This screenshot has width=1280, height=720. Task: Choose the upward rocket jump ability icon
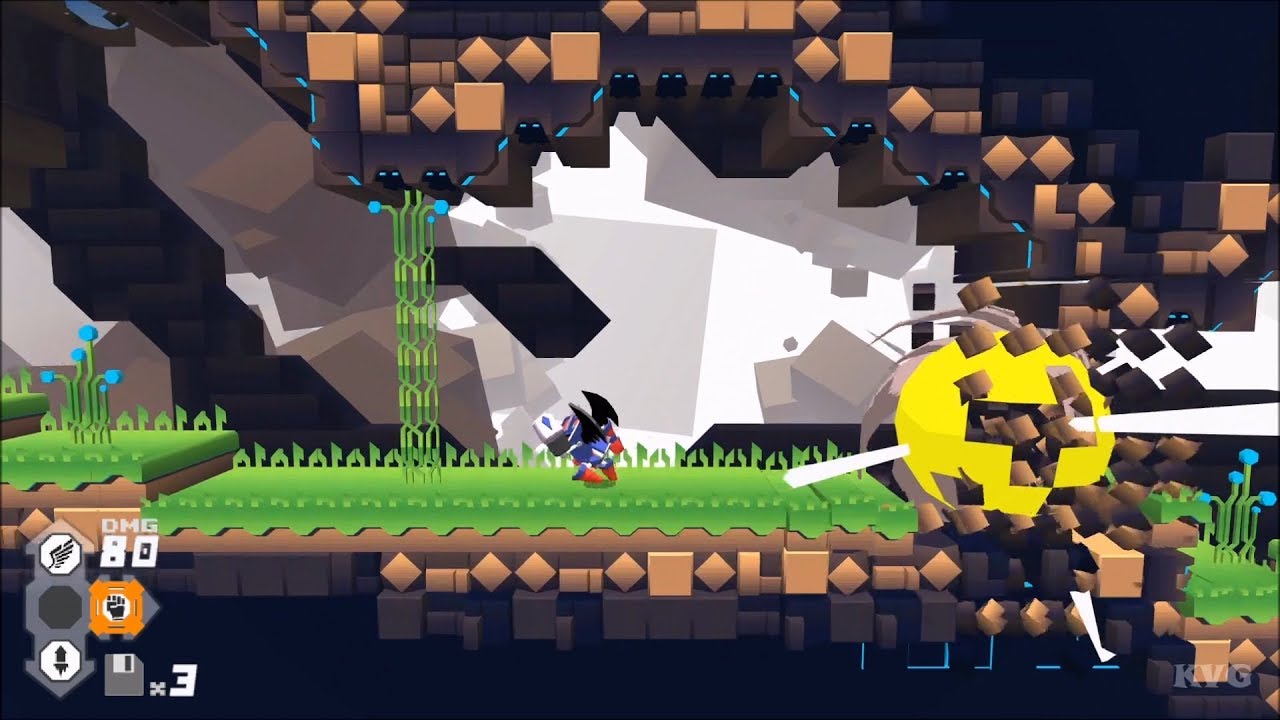pyautogui.click(x=60, y=659)
